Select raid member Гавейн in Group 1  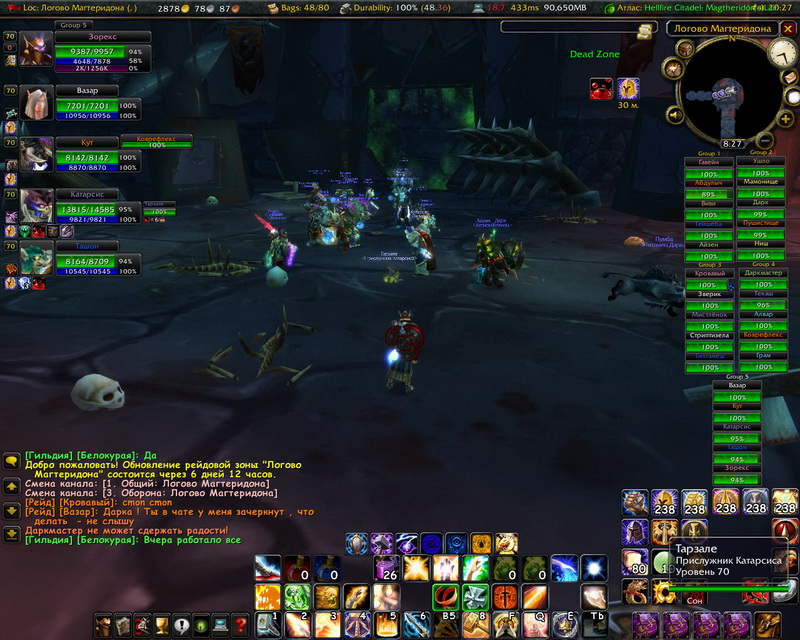708,164
